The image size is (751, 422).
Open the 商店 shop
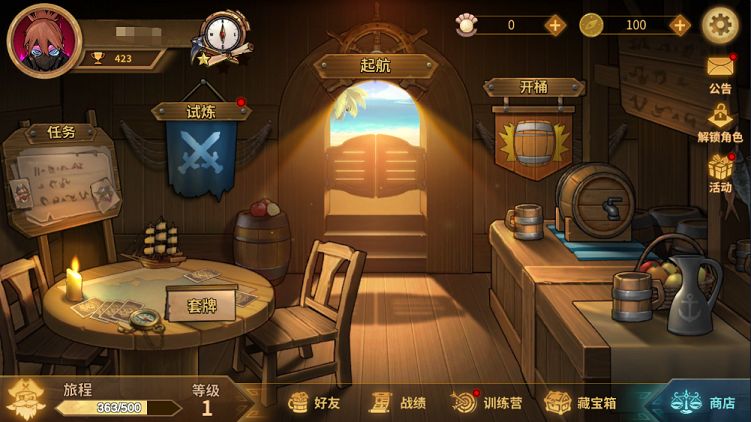[704, 402]
